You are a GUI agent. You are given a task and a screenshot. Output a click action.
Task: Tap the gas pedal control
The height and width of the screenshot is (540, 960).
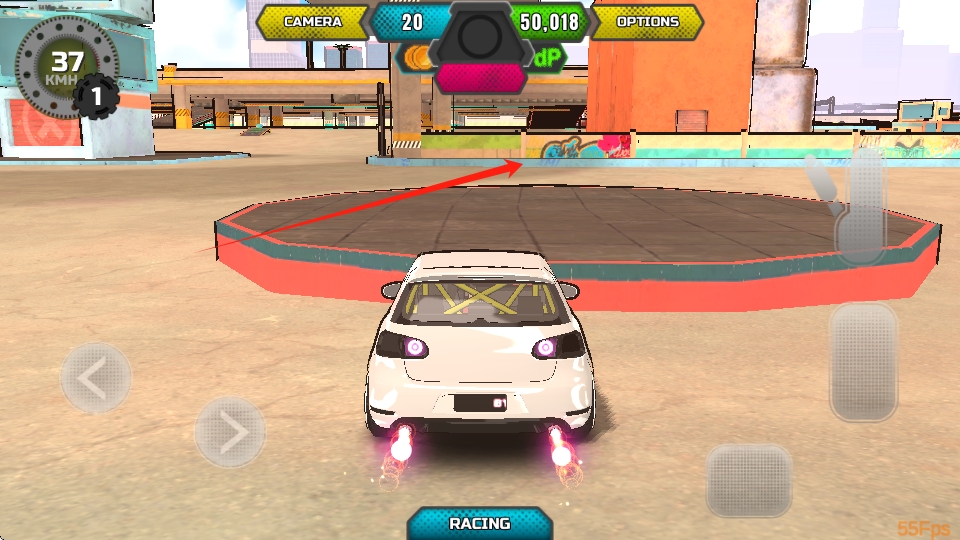click(x=864, y=361)
